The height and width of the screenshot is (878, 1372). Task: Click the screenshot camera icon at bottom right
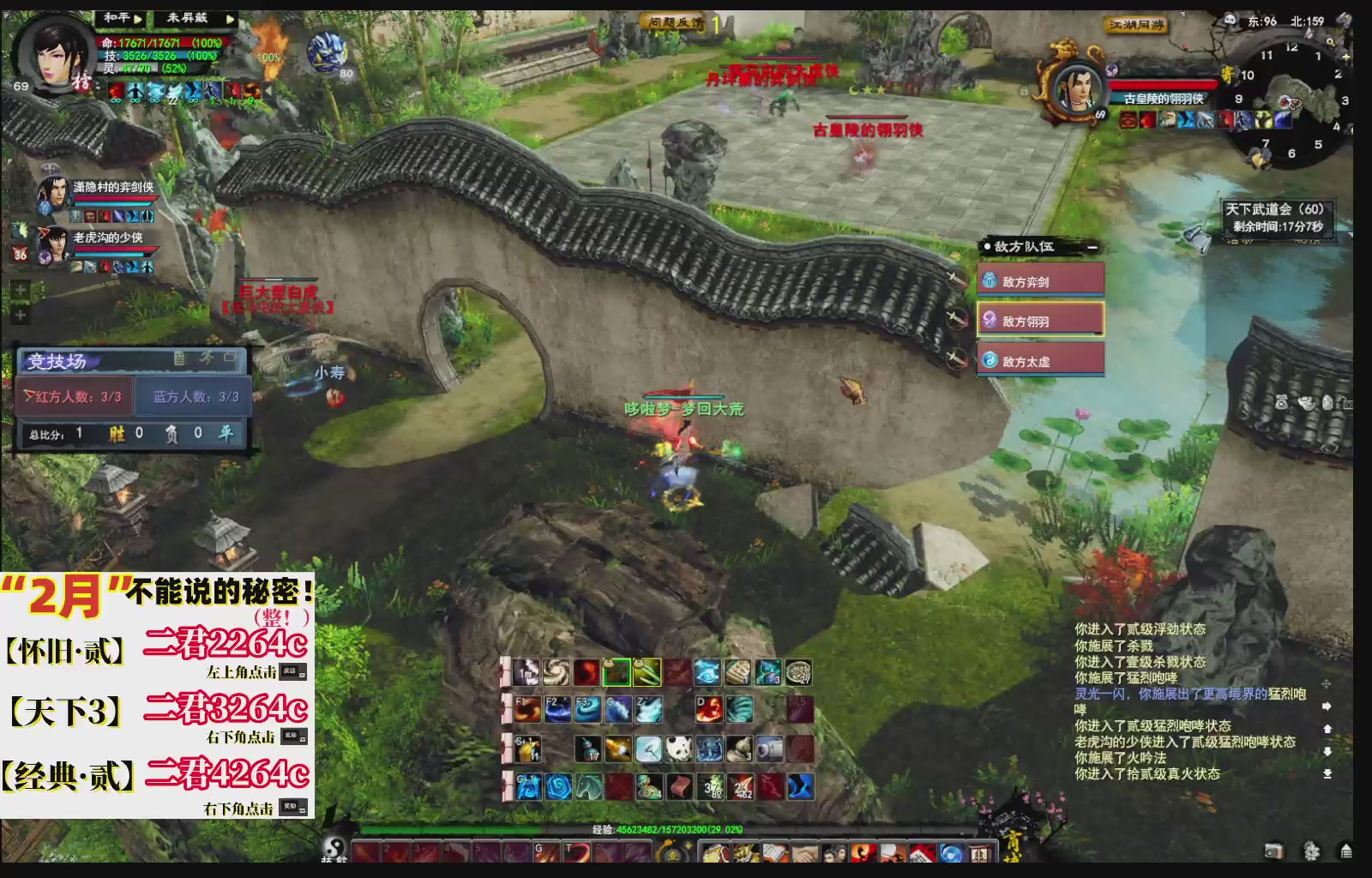[x=1274, y=851]
